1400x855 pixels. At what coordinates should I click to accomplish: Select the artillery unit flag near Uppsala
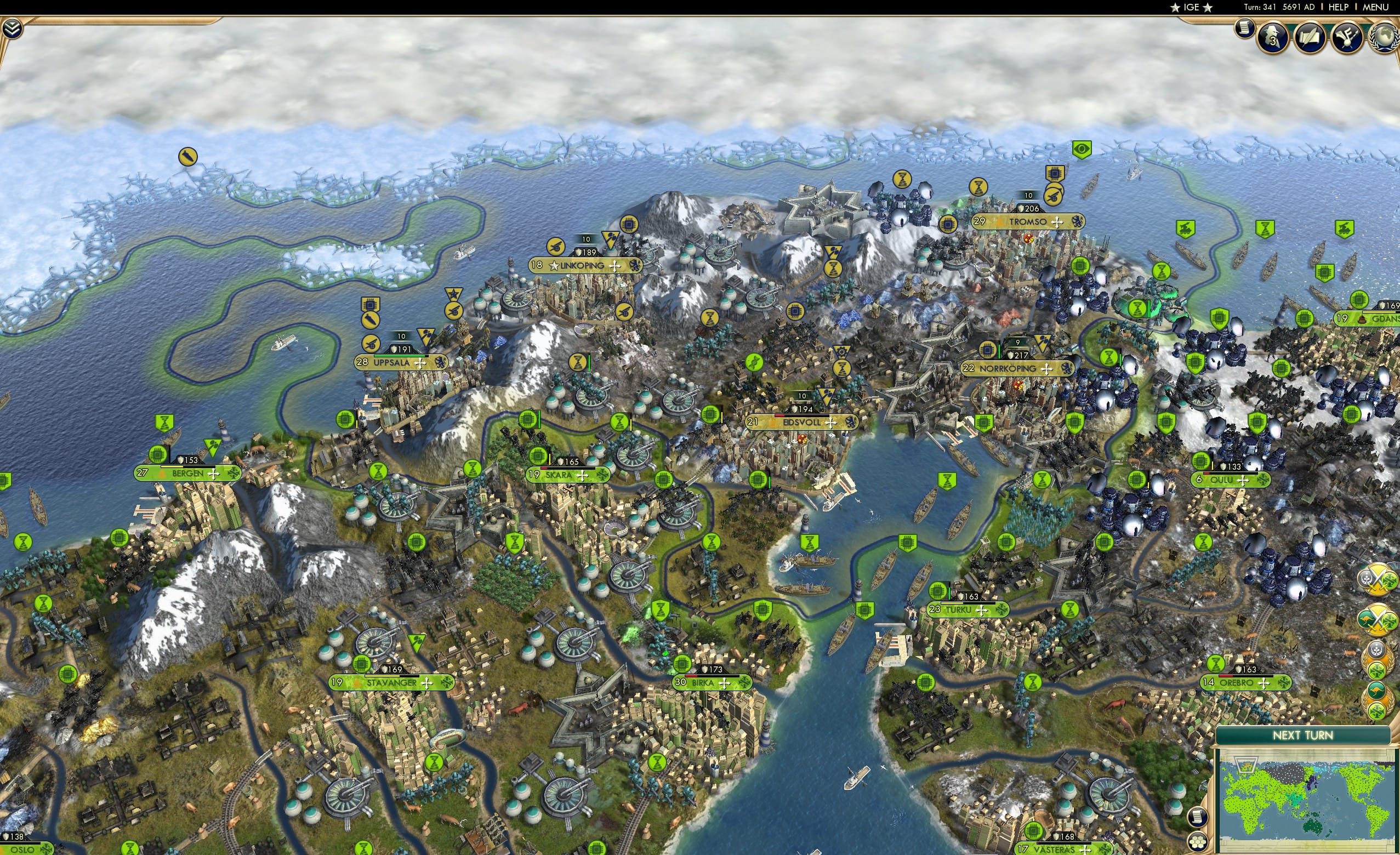pyautogui.click(x=371, y=345)
